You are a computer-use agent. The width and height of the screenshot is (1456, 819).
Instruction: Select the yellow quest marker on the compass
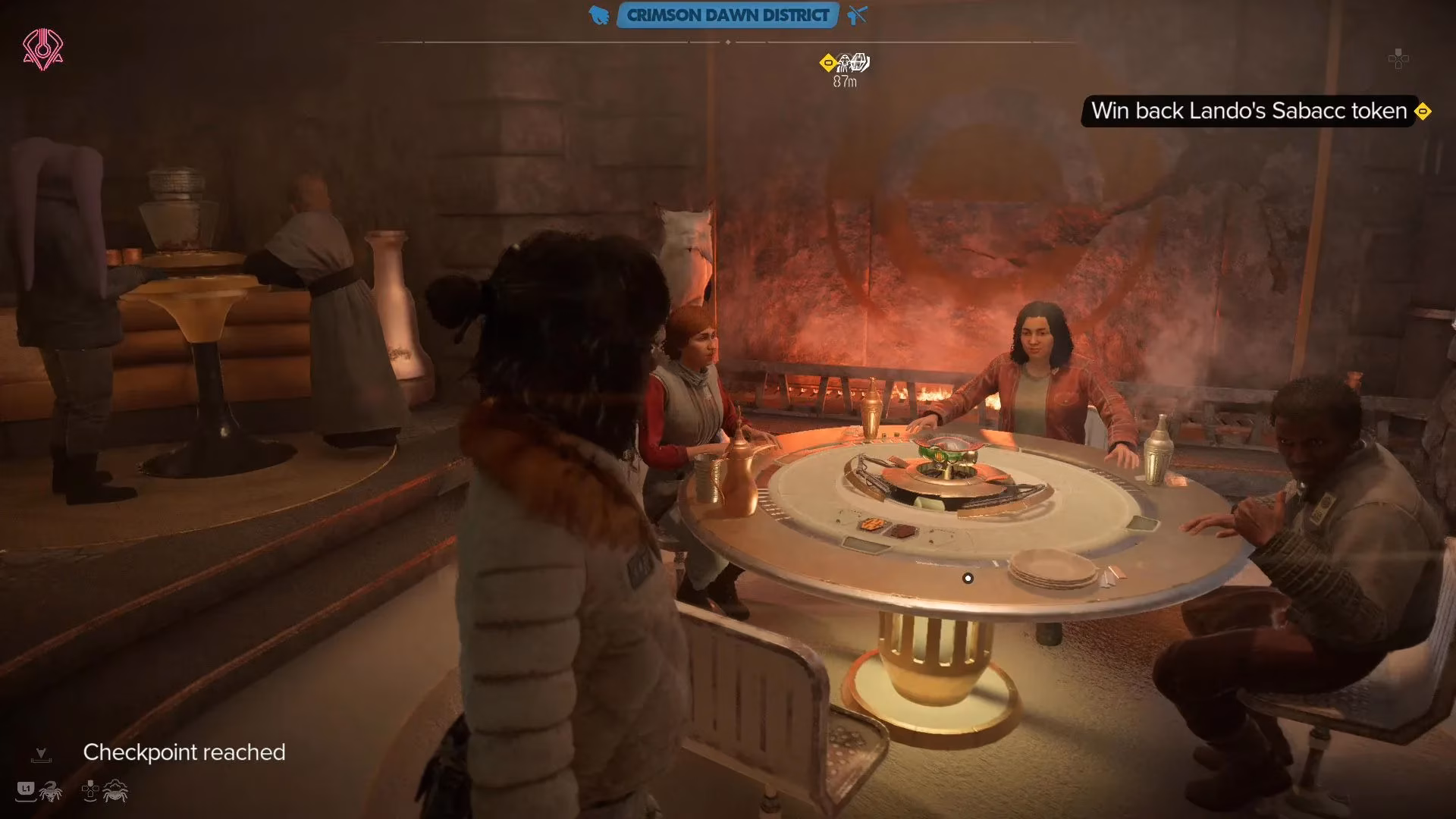828,63
